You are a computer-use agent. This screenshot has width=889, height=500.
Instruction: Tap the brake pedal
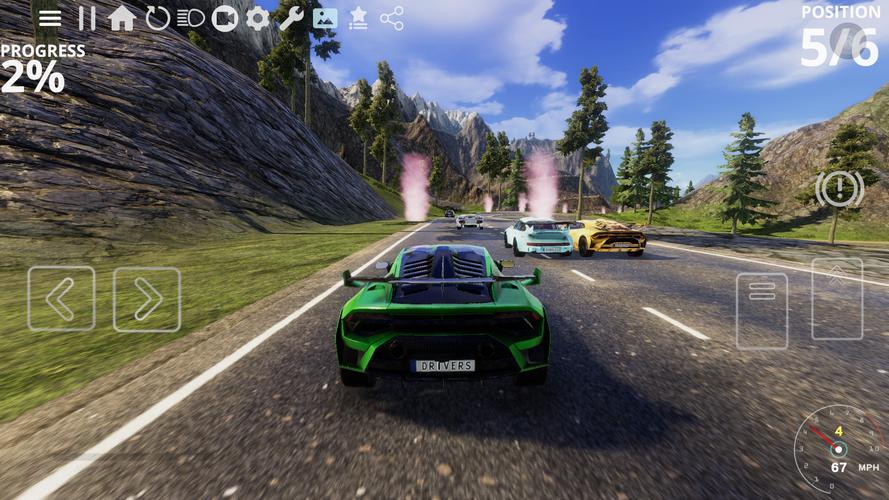click(x=762, y=311)
